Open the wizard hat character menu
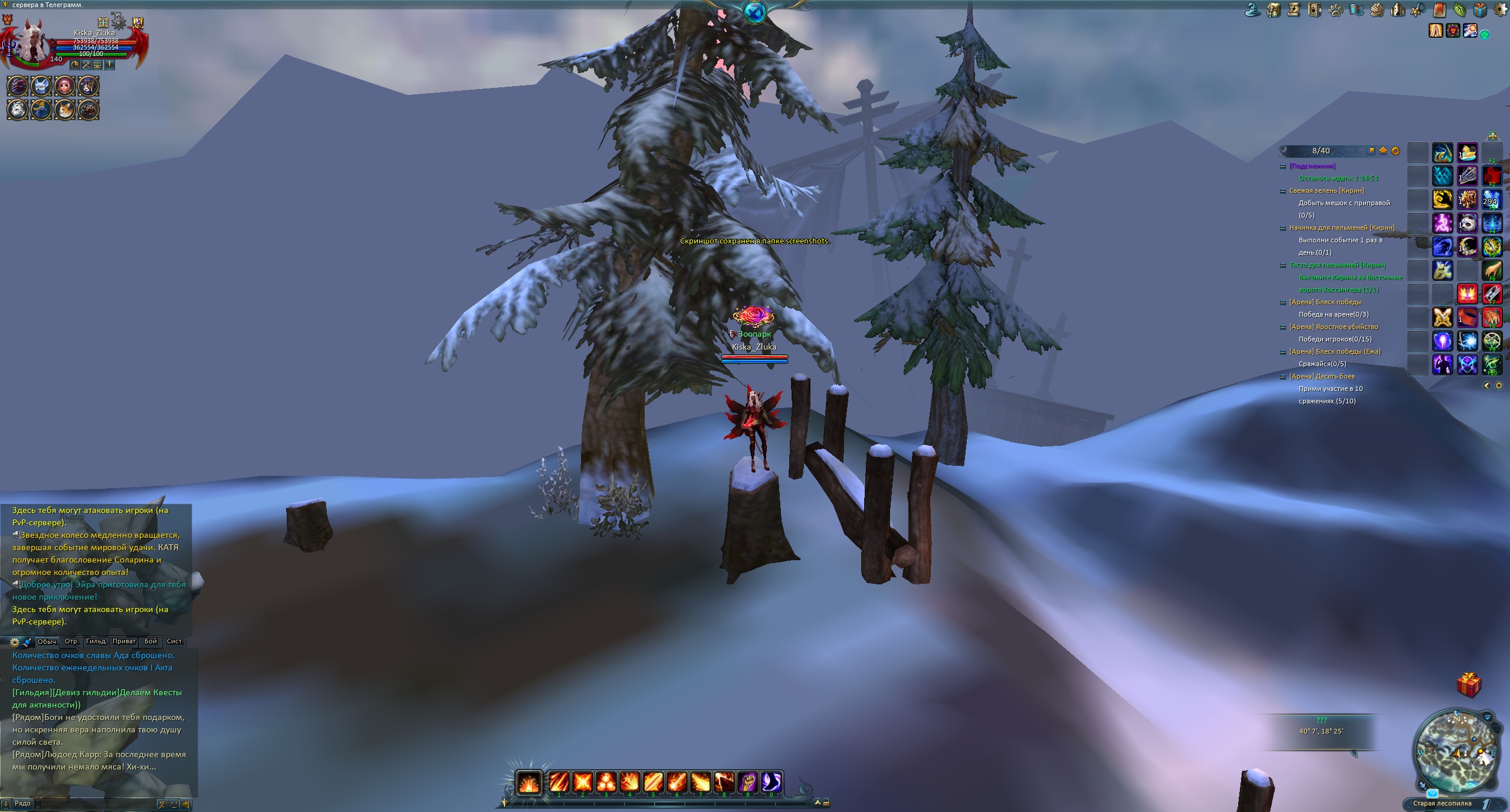This screenshot has height=812, width=1510. pyautogui.click(x=1253, y=10)
